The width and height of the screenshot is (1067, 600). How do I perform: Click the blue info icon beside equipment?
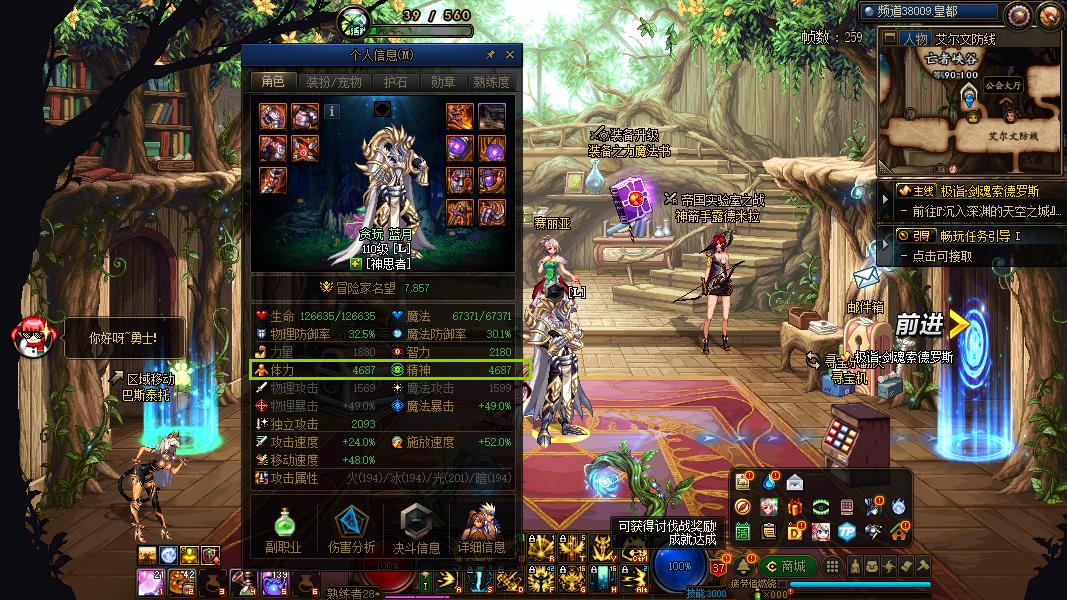pos(332,112)
